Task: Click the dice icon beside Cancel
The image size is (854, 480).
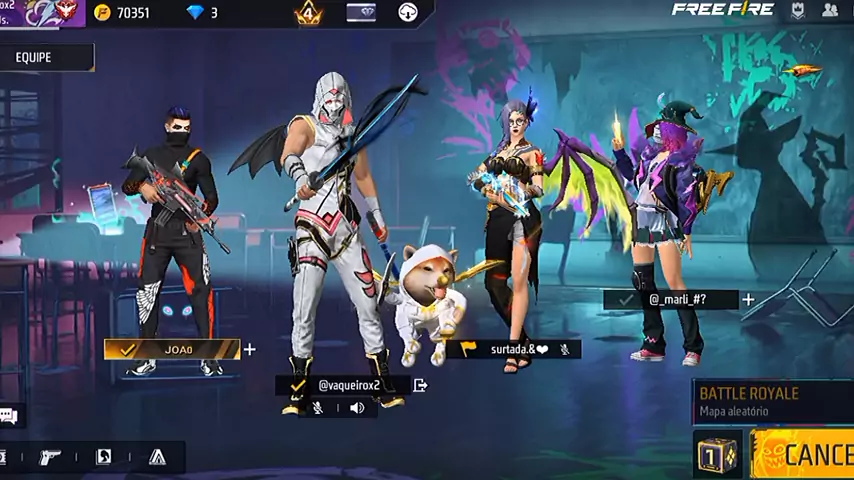Action: pyautogui.click(x=716, y=455)
